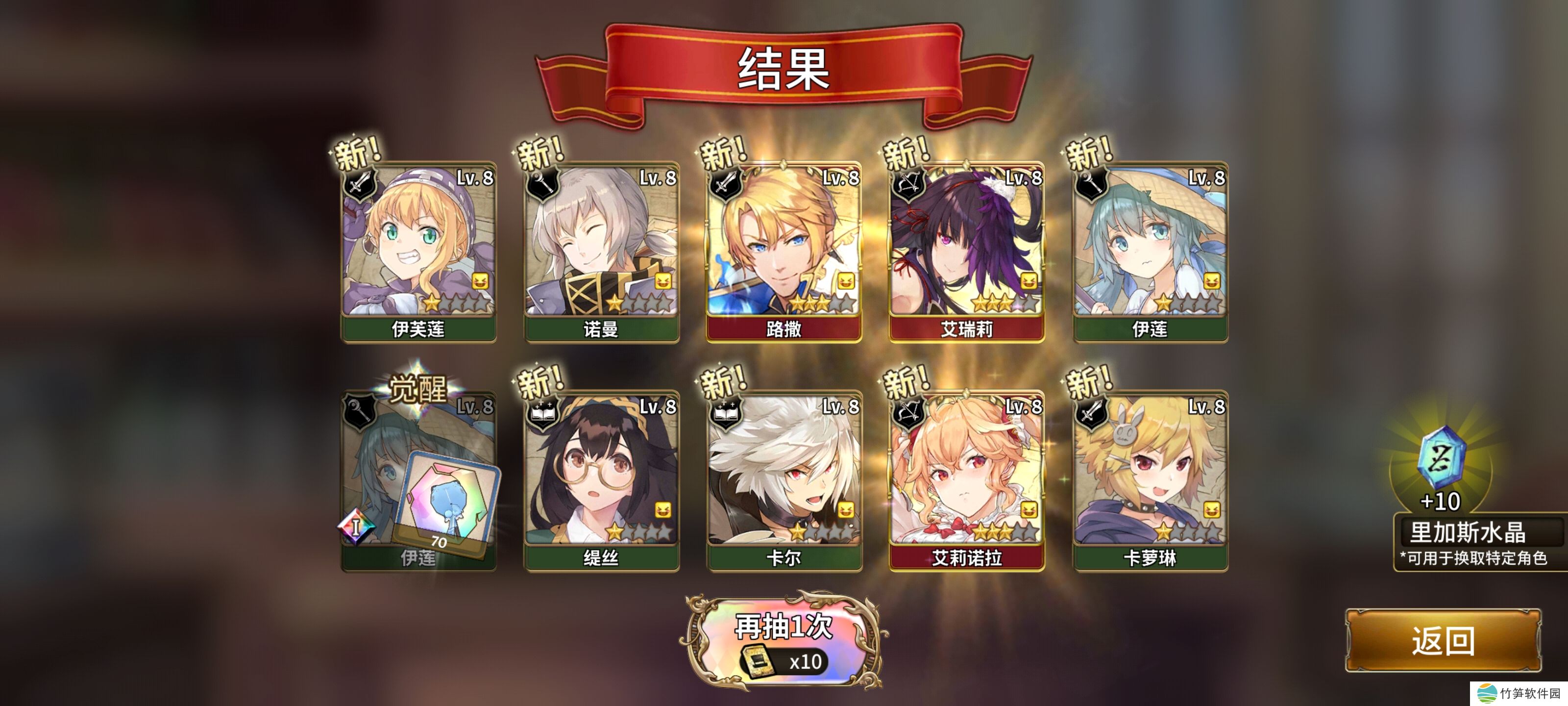1568x706 pixels.
Task: Choose the 路撒 character card
Action: pos(784,250)
